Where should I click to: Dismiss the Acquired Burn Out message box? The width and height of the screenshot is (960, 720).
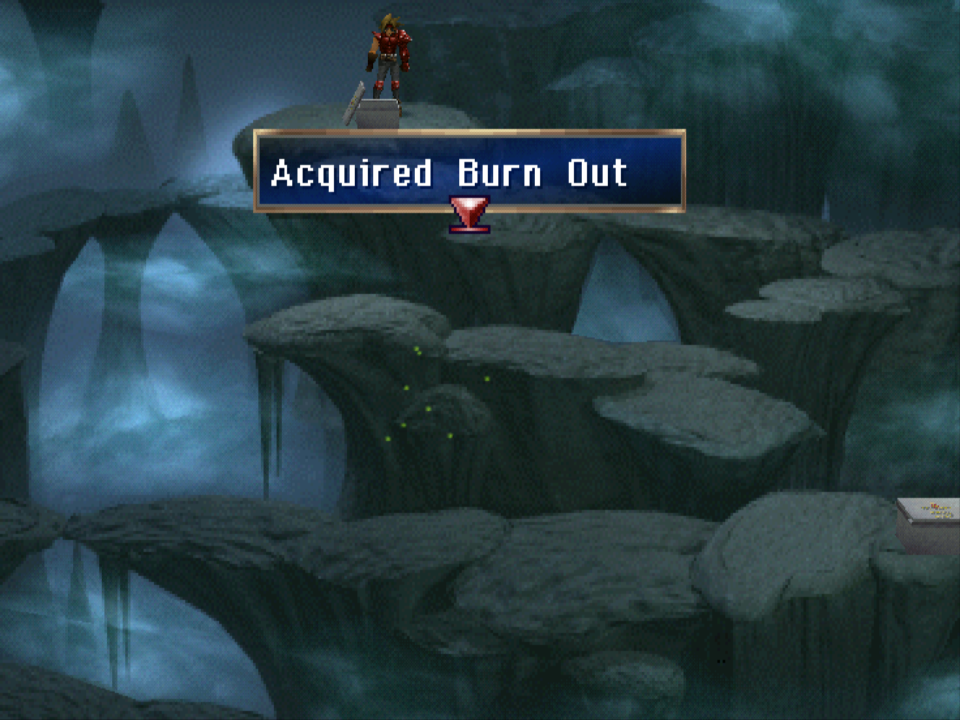(x=469, y=172)
